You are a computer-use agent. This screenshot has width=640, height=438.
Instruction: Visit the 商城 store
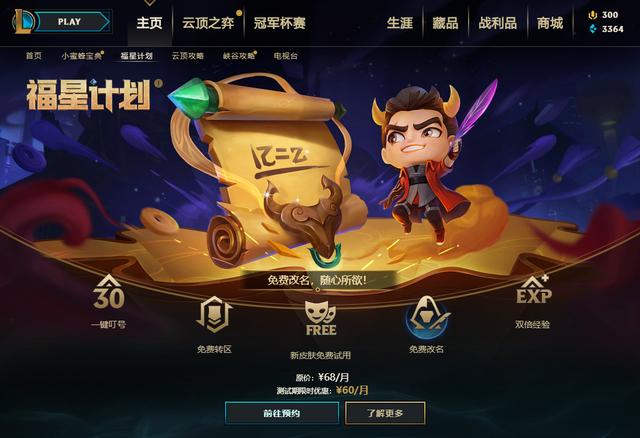(x=549, y=22)
